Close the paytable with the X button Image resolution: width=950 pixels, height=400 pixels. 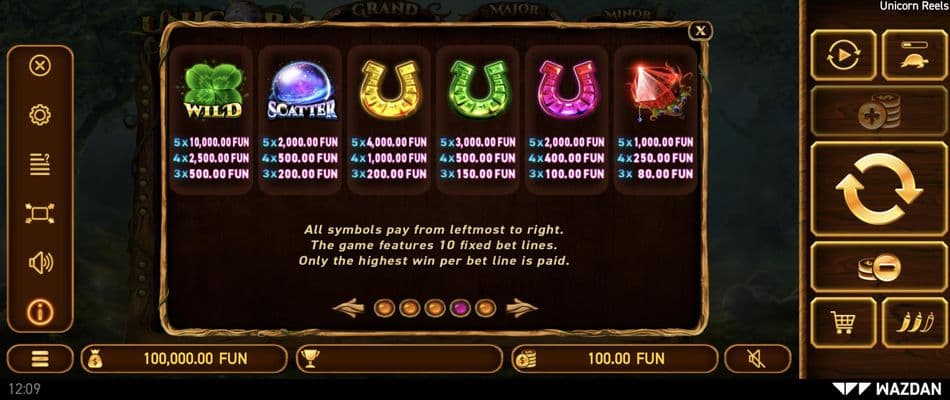click(x=702, y=31)
